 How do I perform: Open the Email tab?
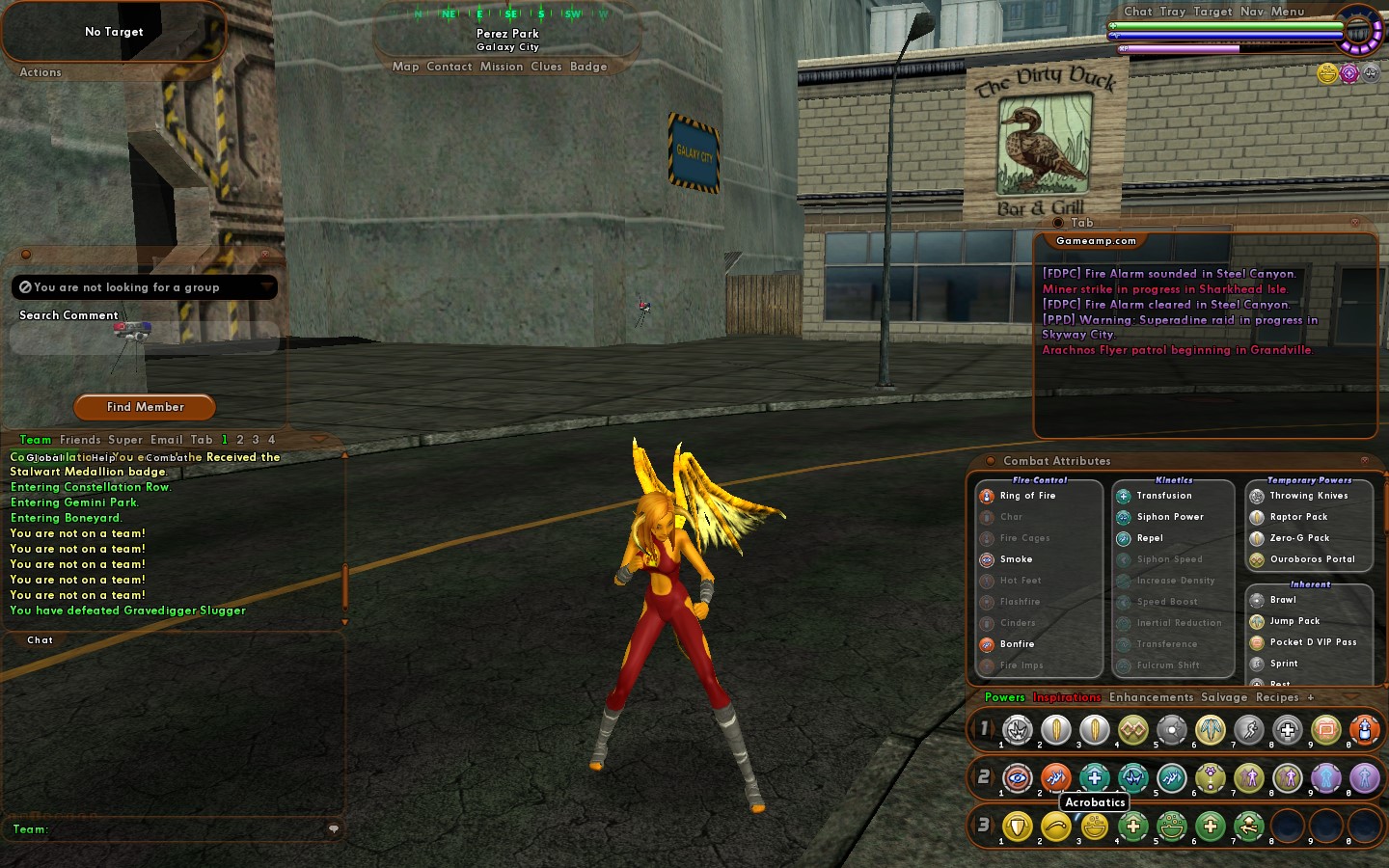click(166, 440)
